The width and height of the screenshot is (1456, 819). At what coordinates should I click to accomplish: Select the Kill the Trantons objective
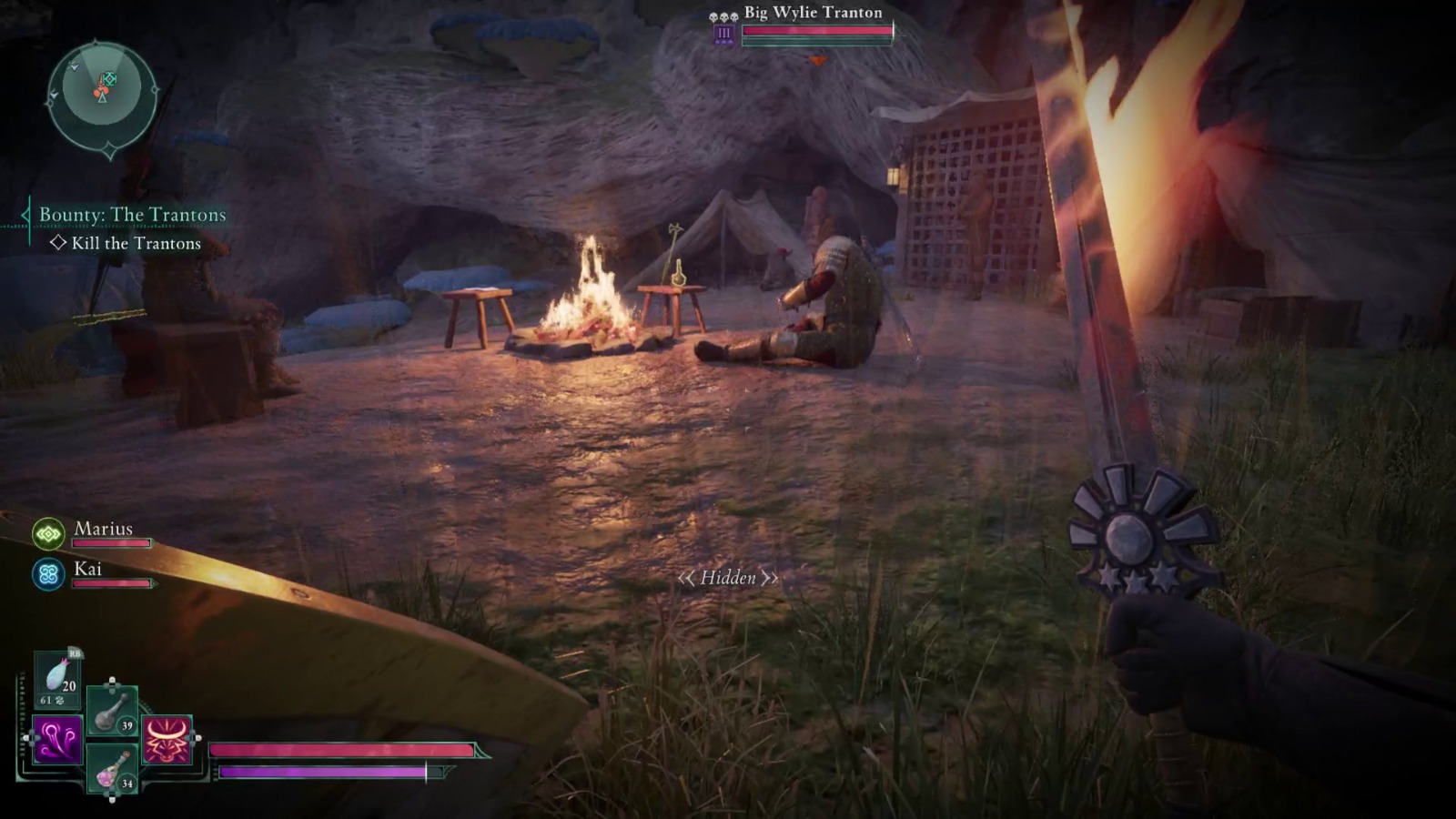(136, 243)
